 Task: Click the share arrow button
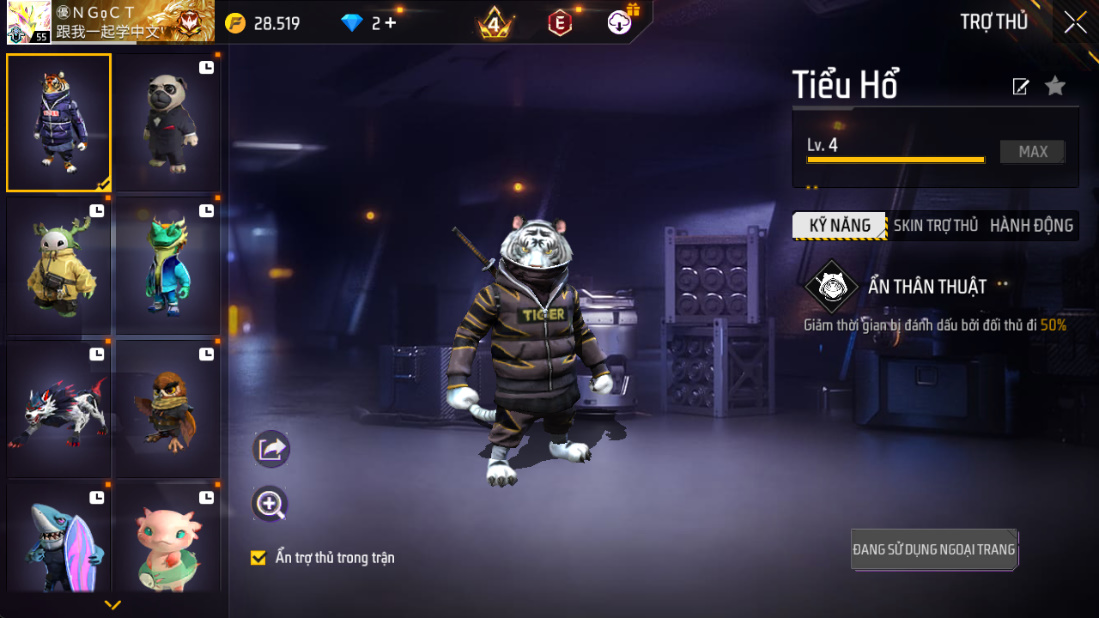[271, 450]
